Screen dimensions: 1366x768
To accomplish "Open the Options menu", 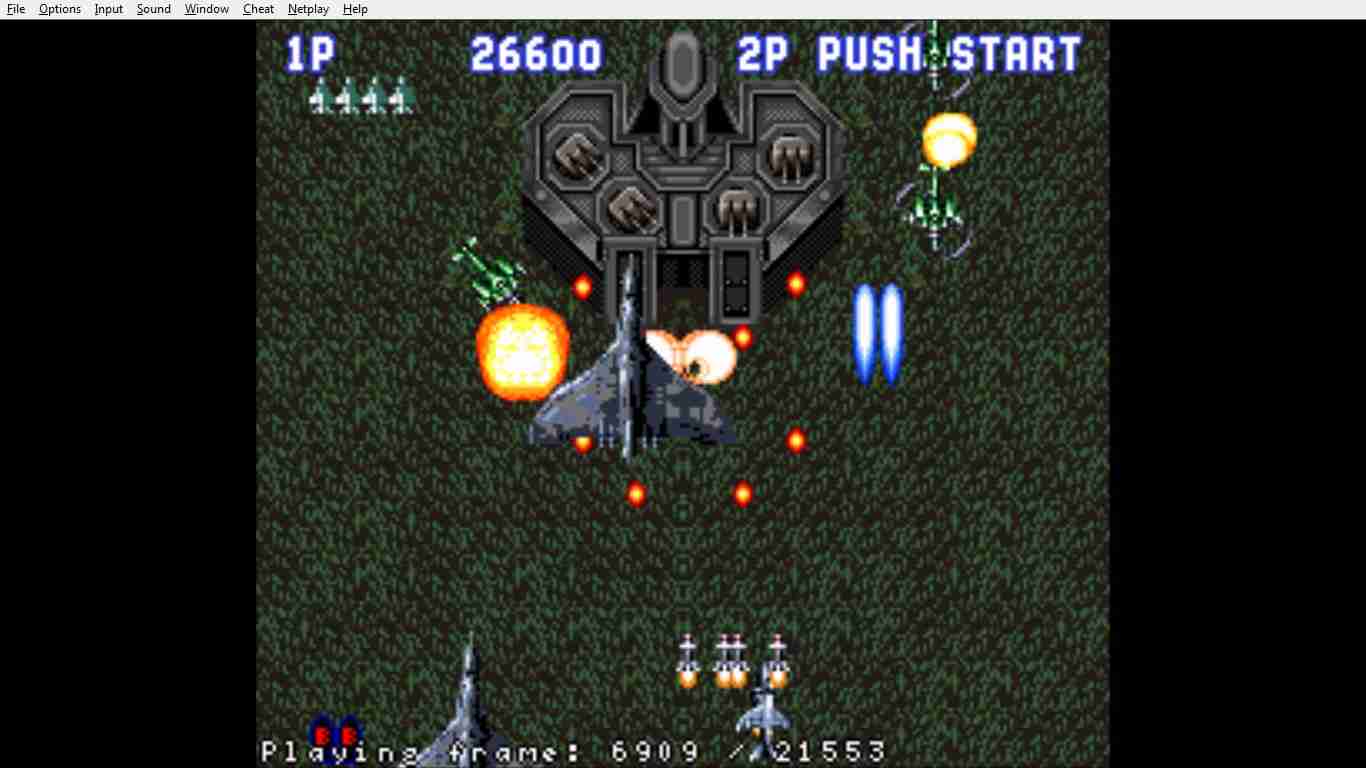I will [60, 9].
